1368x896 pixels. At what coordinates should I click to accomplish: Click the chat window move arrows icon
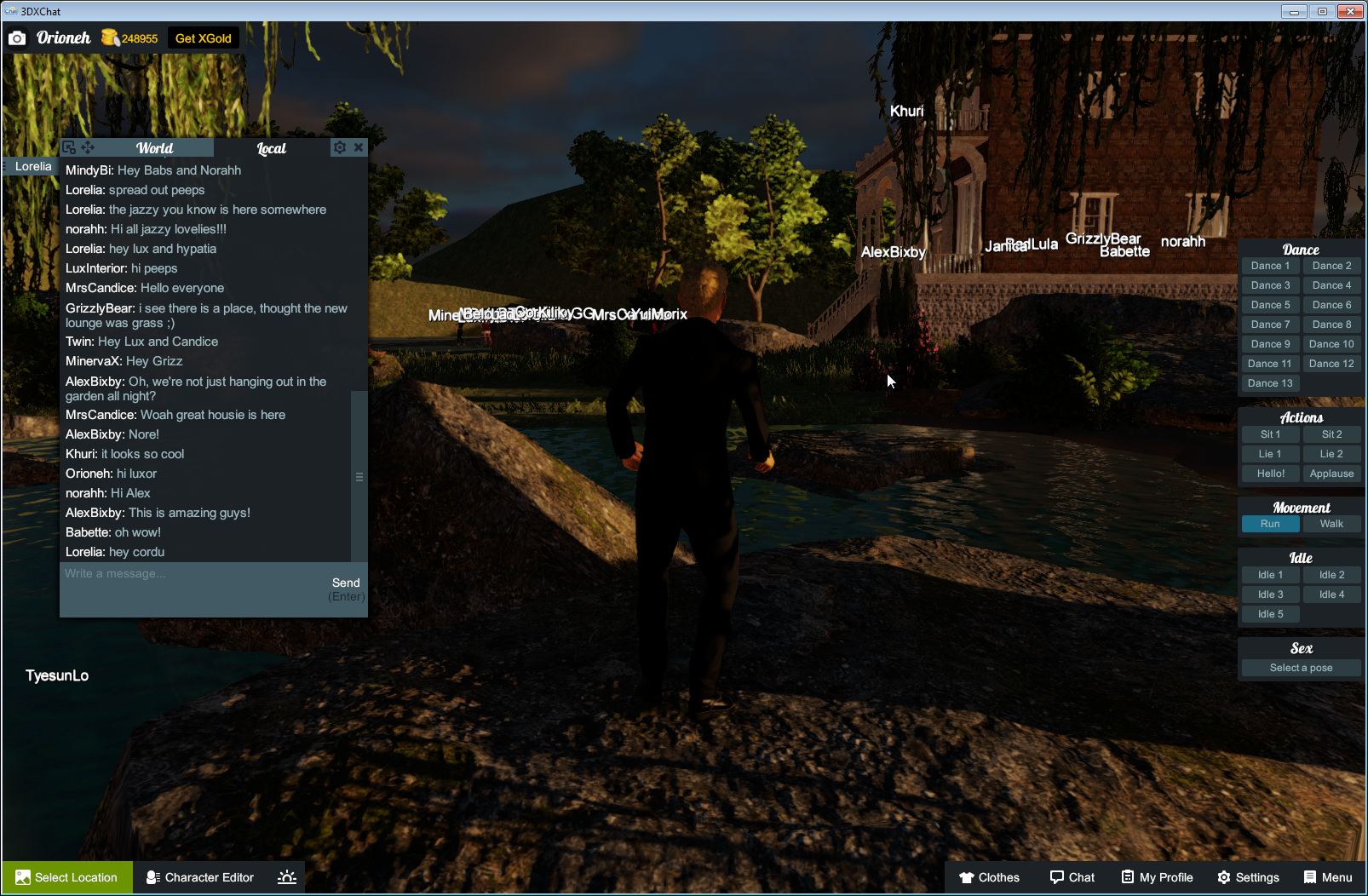[x=89, y=146]
